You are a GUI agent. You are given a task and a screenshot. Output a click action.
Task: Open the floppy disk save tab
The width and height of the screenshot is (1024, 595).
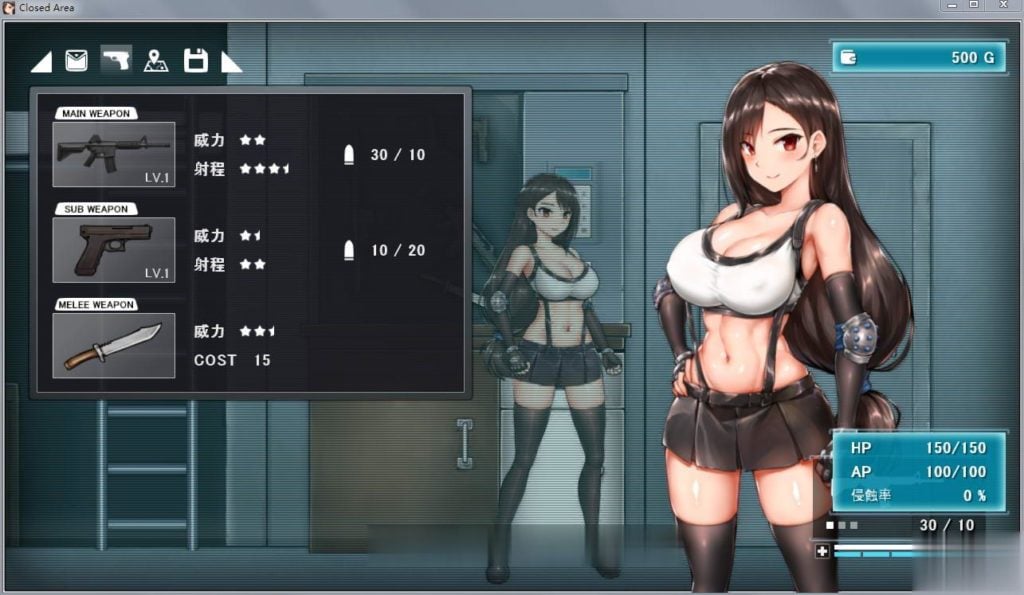[x=196, y=61]
